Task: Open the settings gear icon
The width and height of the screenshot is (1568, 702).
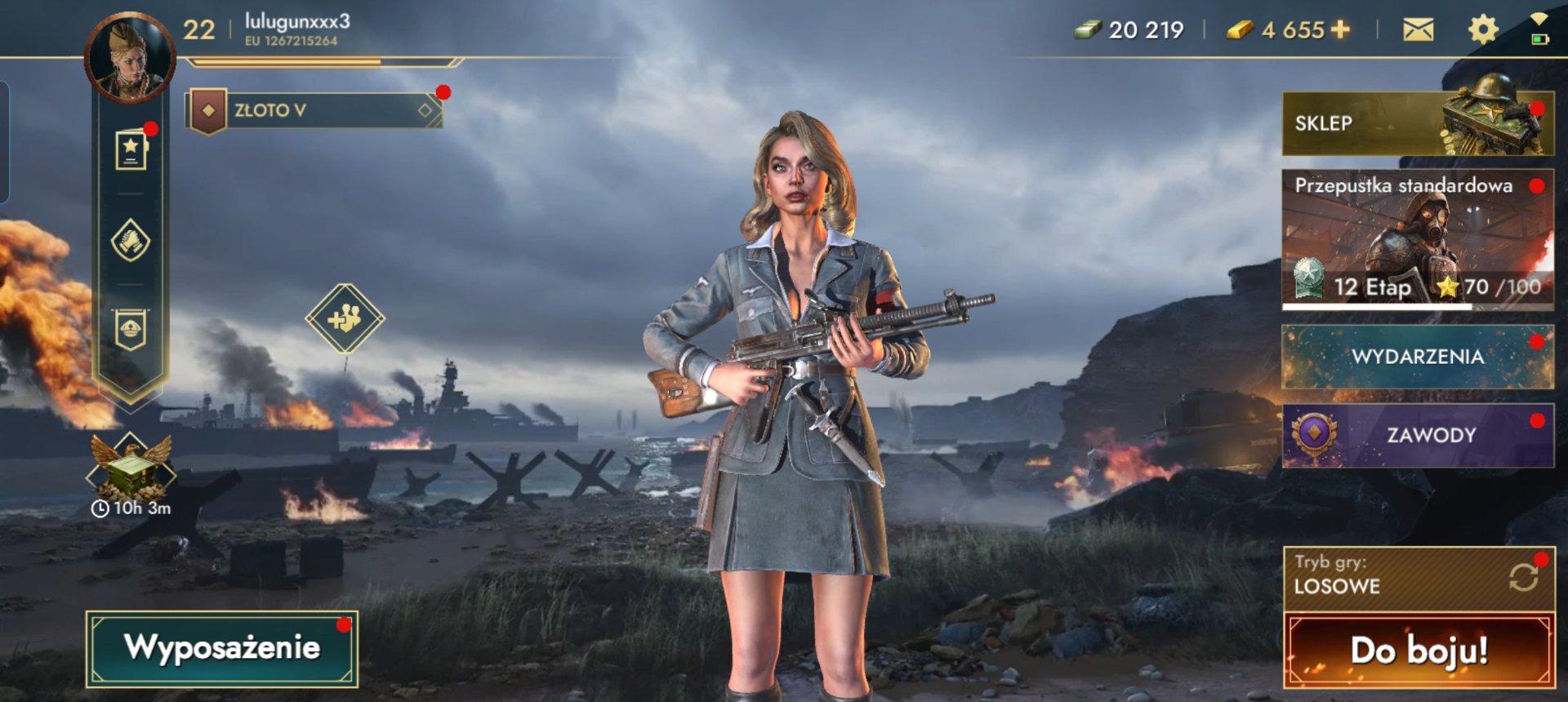Action: click(x=1483, y=30)
